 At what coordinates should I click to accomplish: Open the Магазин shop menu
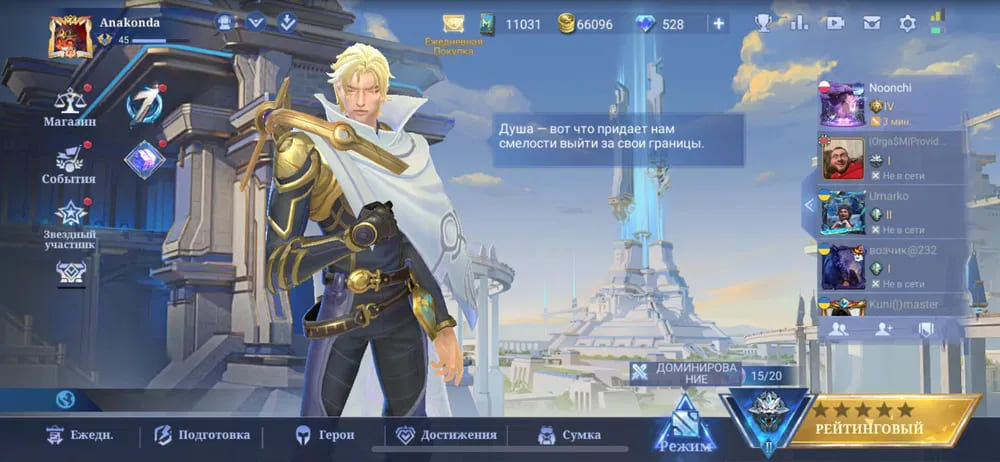click(x=69, y=107)
